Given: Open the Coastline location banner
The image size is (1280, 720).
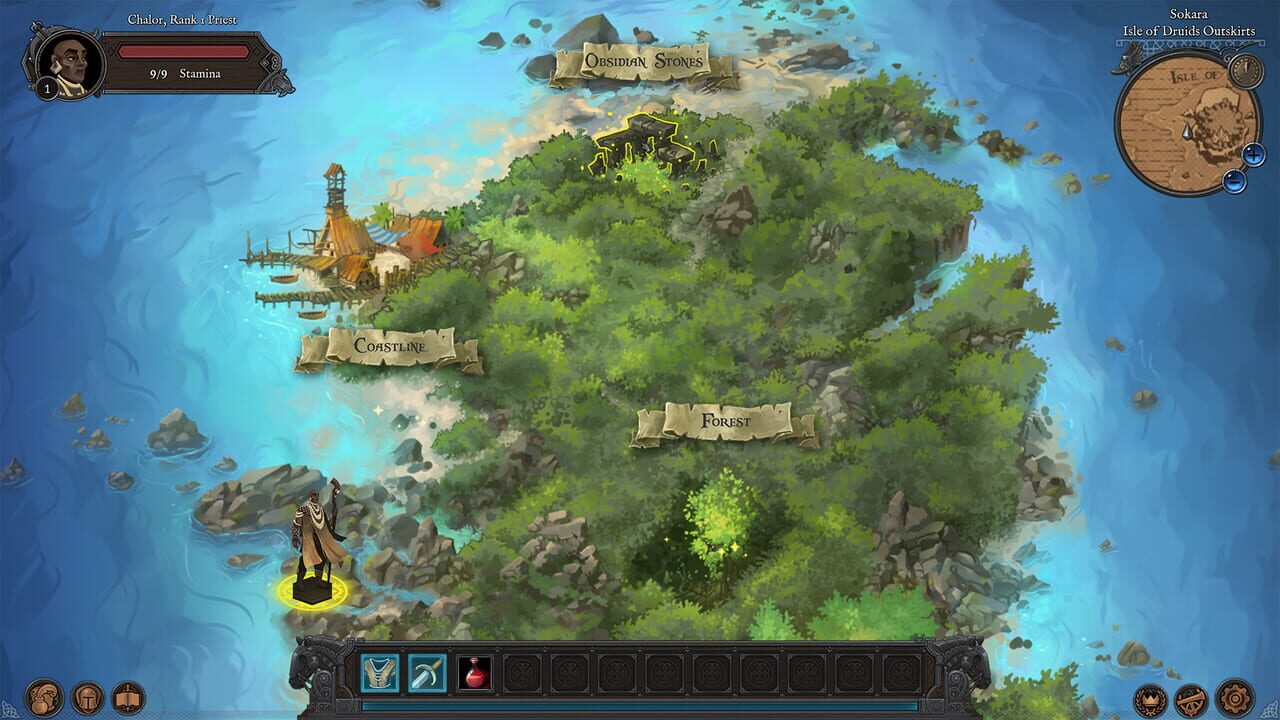Looking at the screenshot, I should click(390, 347).
